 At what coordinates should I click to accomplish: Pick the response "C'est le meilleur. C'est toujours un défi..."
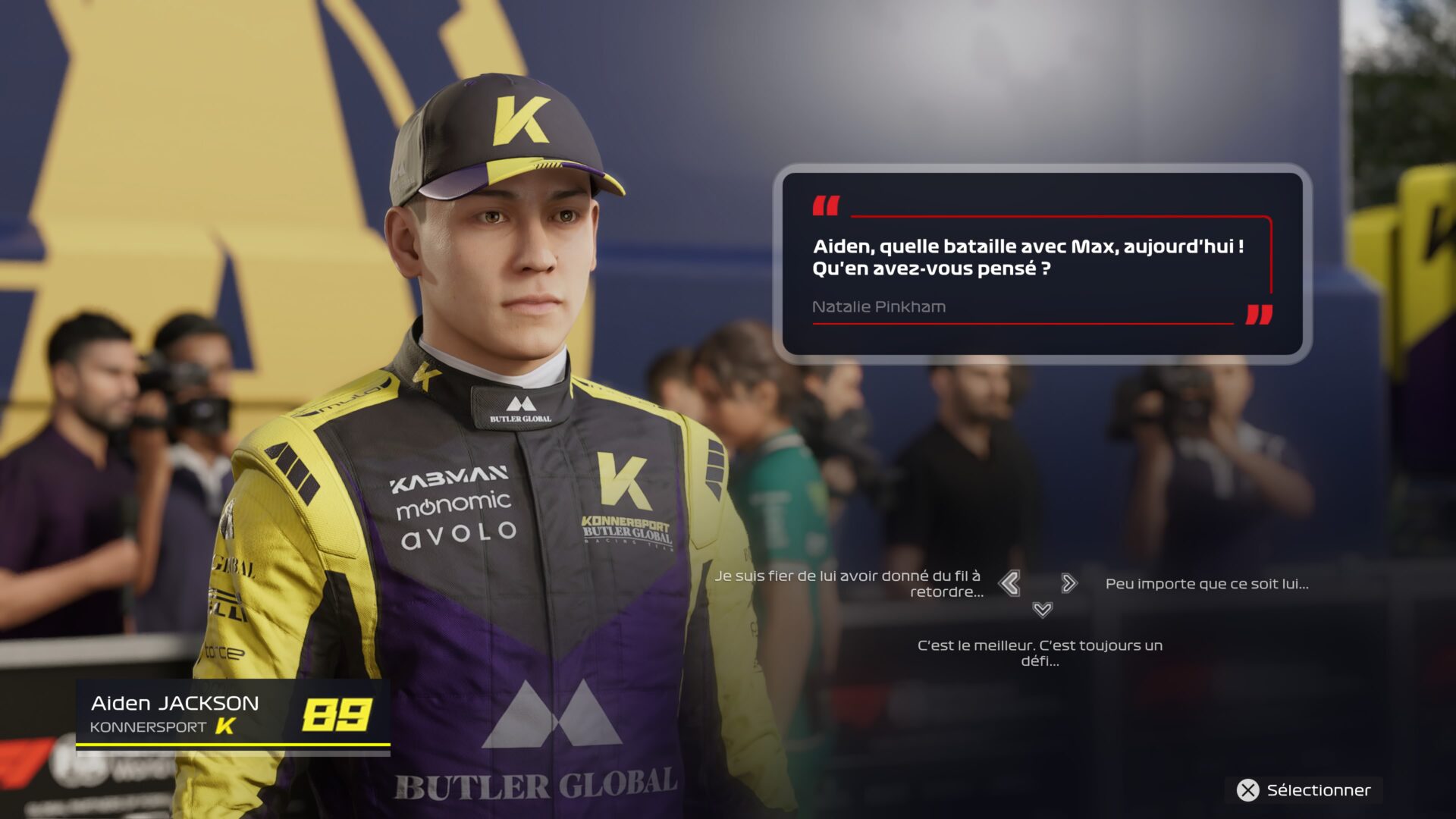[1040, 653]
